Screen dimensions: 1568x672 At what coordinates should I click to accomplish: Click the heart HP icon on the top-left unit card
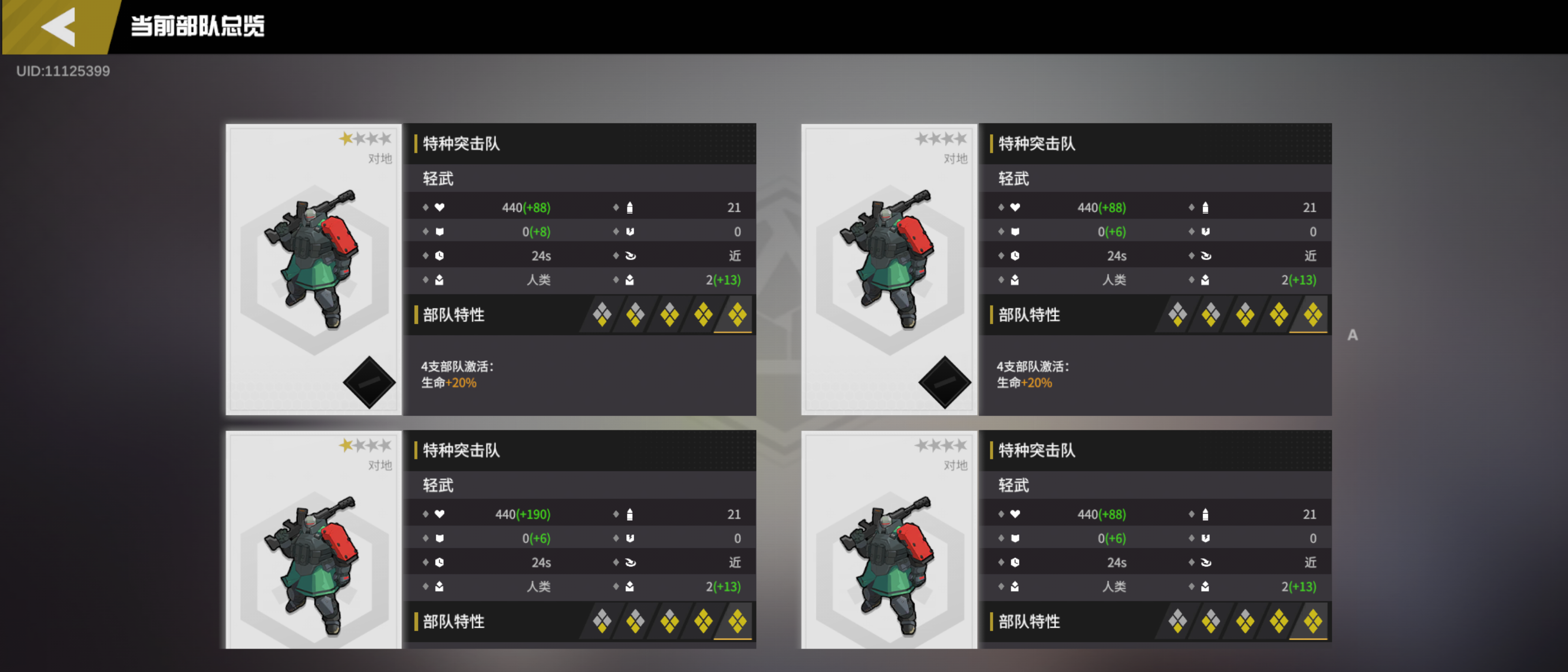pos(440,208)
